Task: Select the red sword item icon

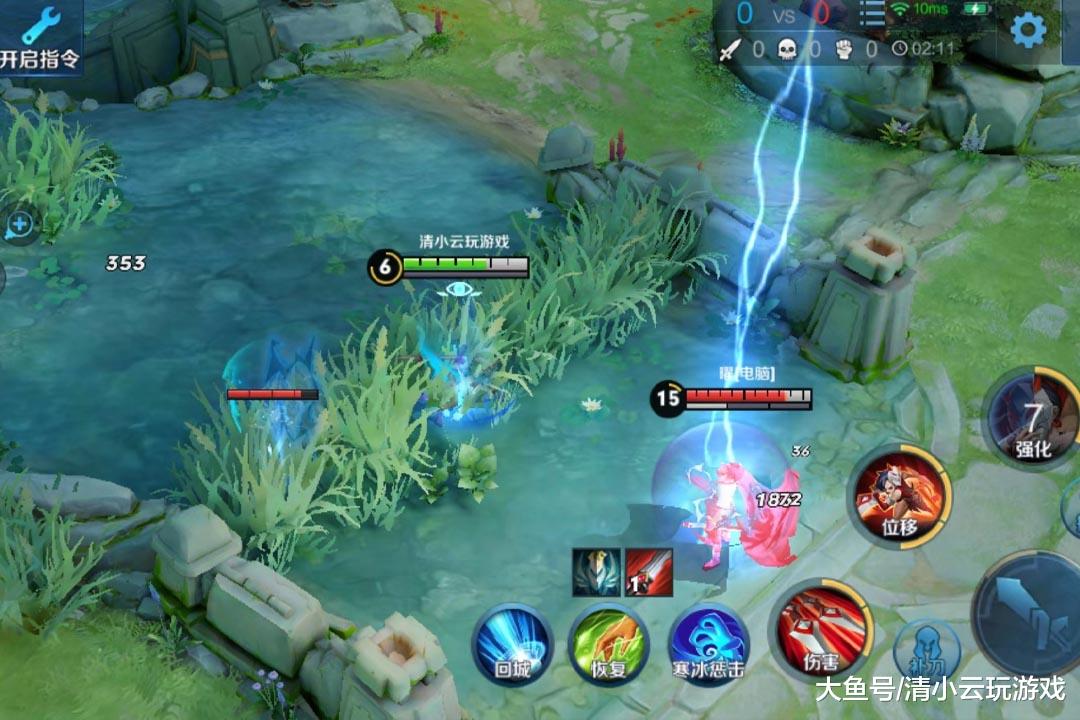Action: tap(648, 572)
